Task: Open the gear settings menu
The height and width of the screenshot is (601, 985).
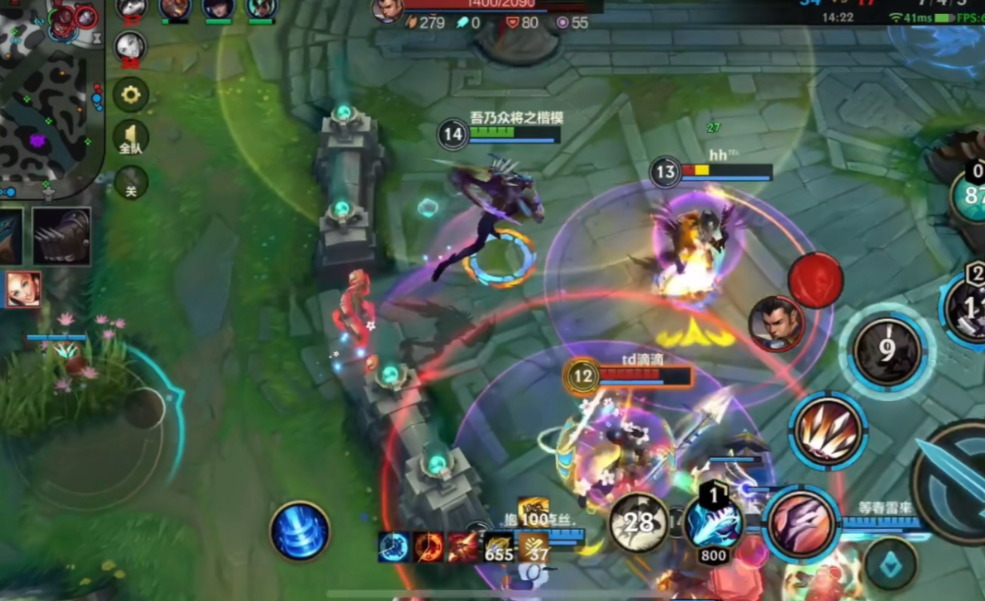Action: [130, 95]
